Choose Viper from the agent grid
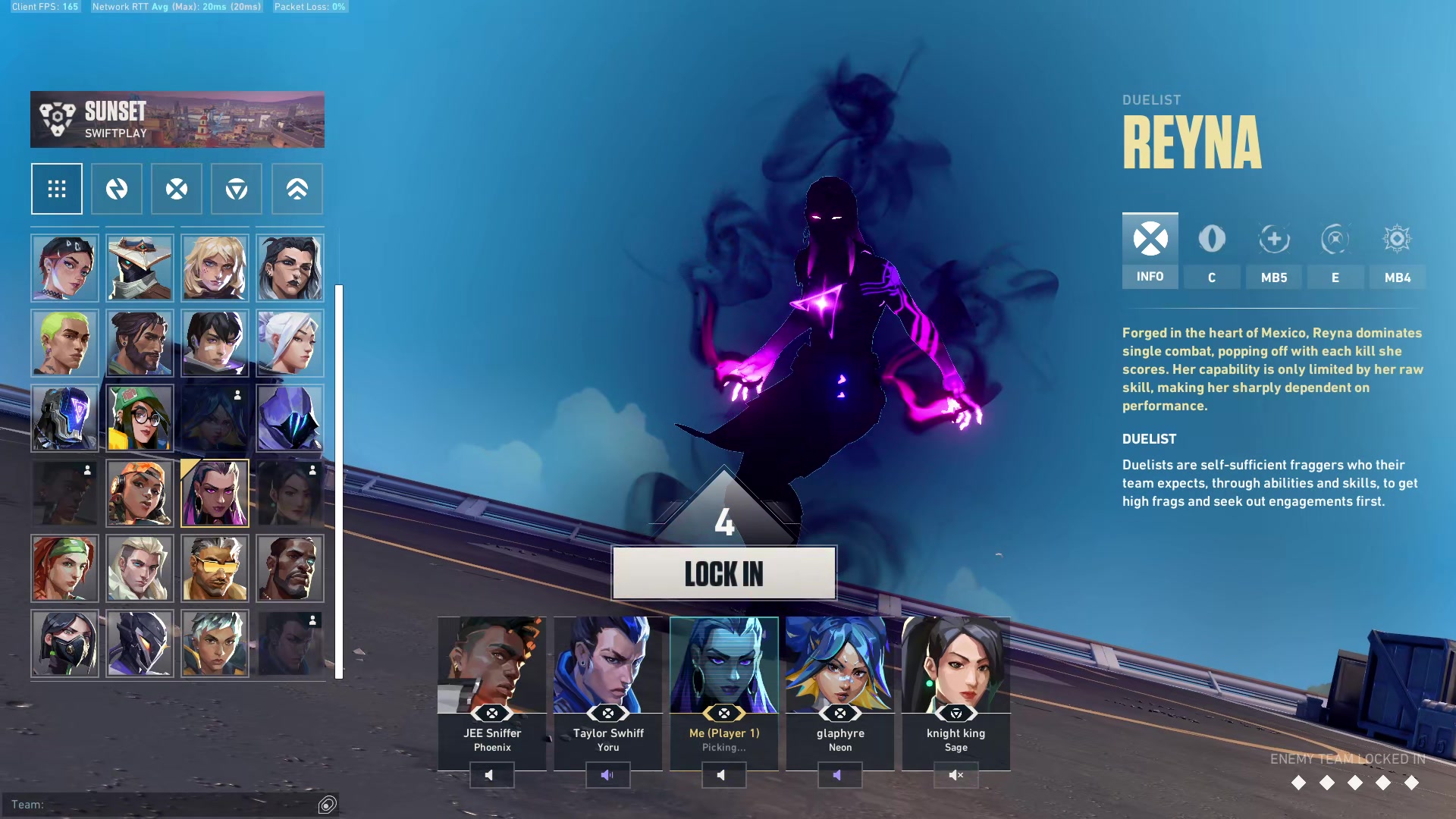1456x819 pixels. tap(64, 644)
